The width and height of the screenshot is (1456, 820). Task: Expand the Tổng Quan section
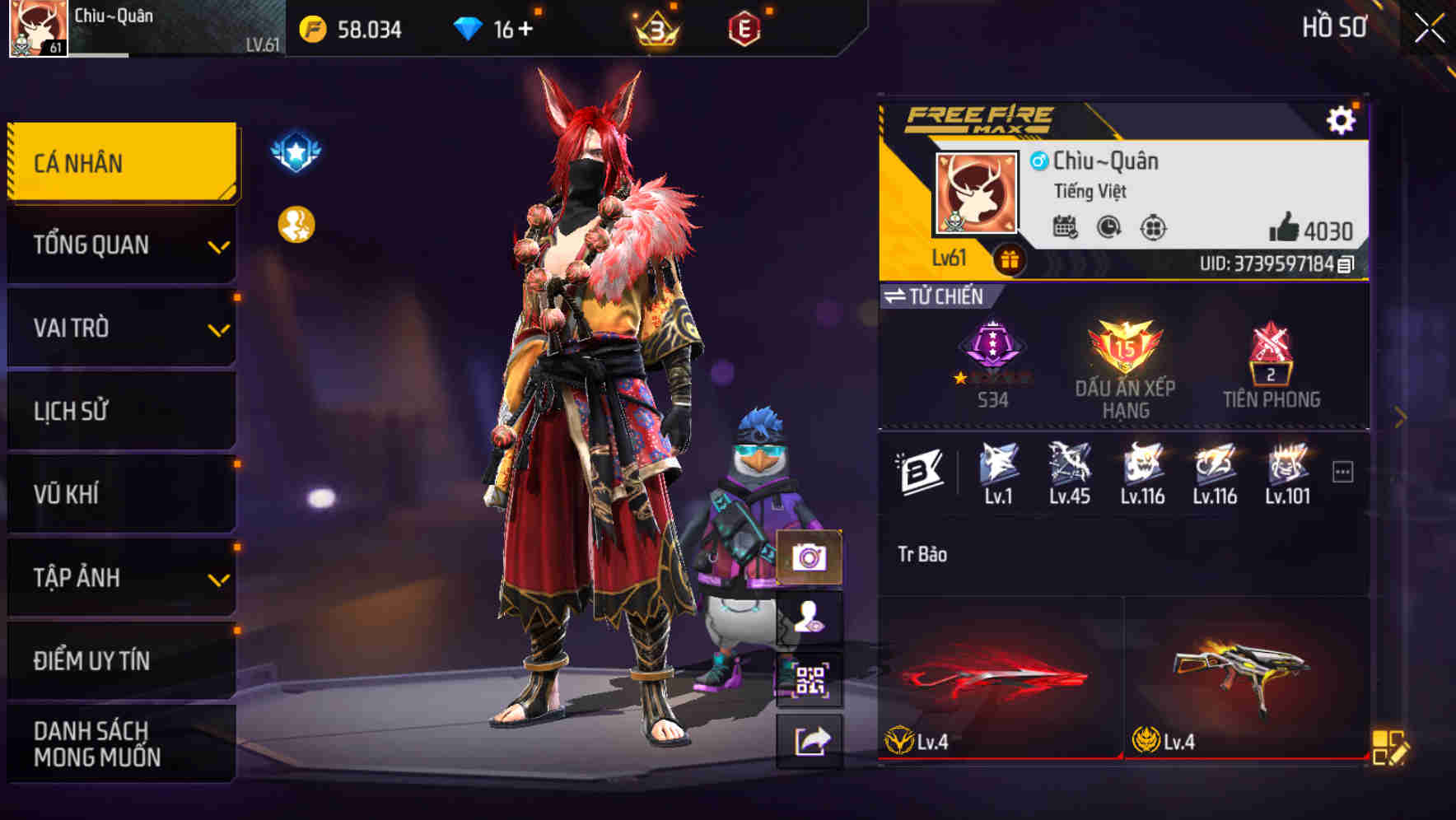[x=120, y=245]
